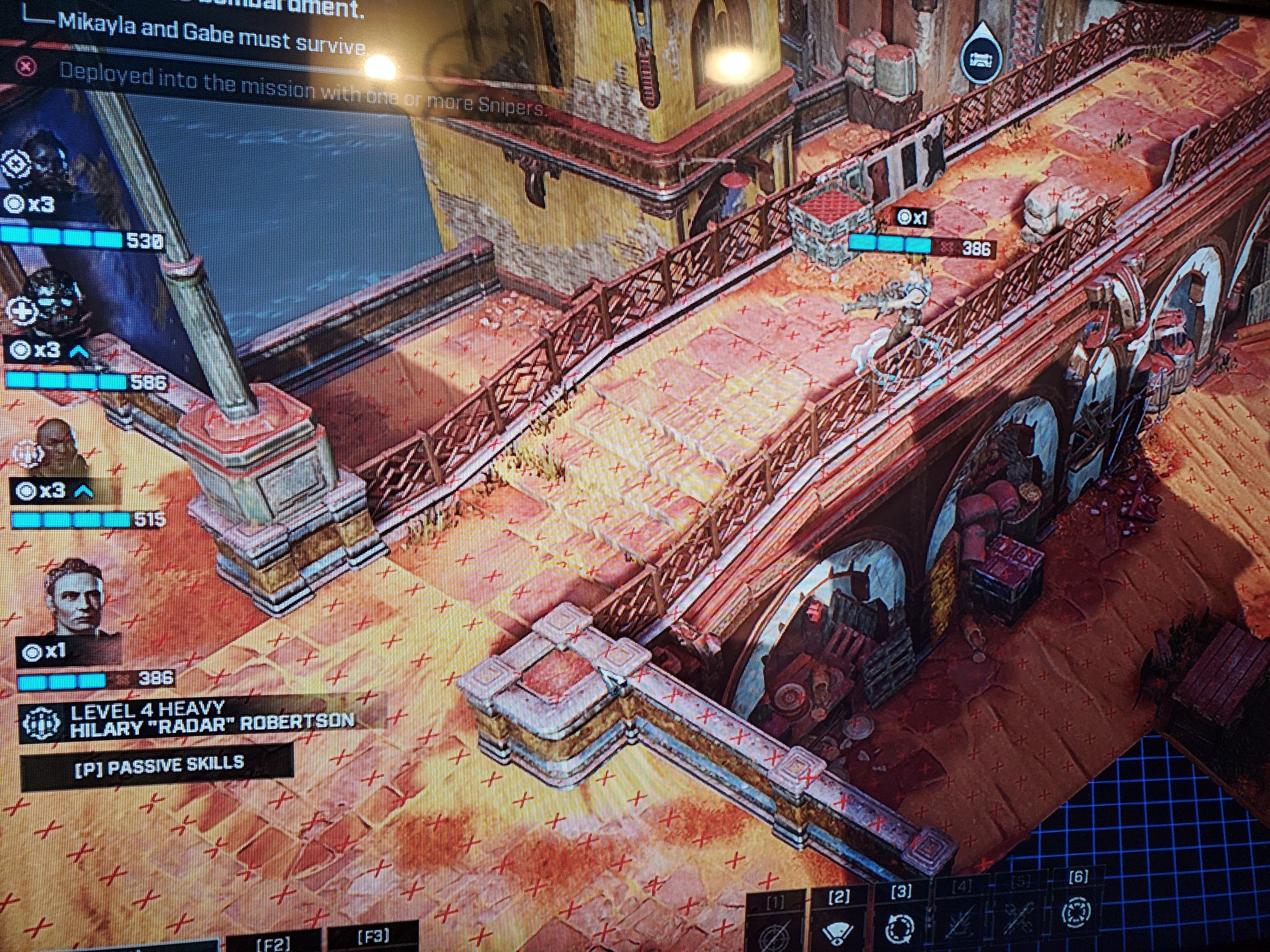Open the weapon tab labeled F2
The width and height of the screenshot is (1270, 952).
pyautogui.click(x=273, y=943)
